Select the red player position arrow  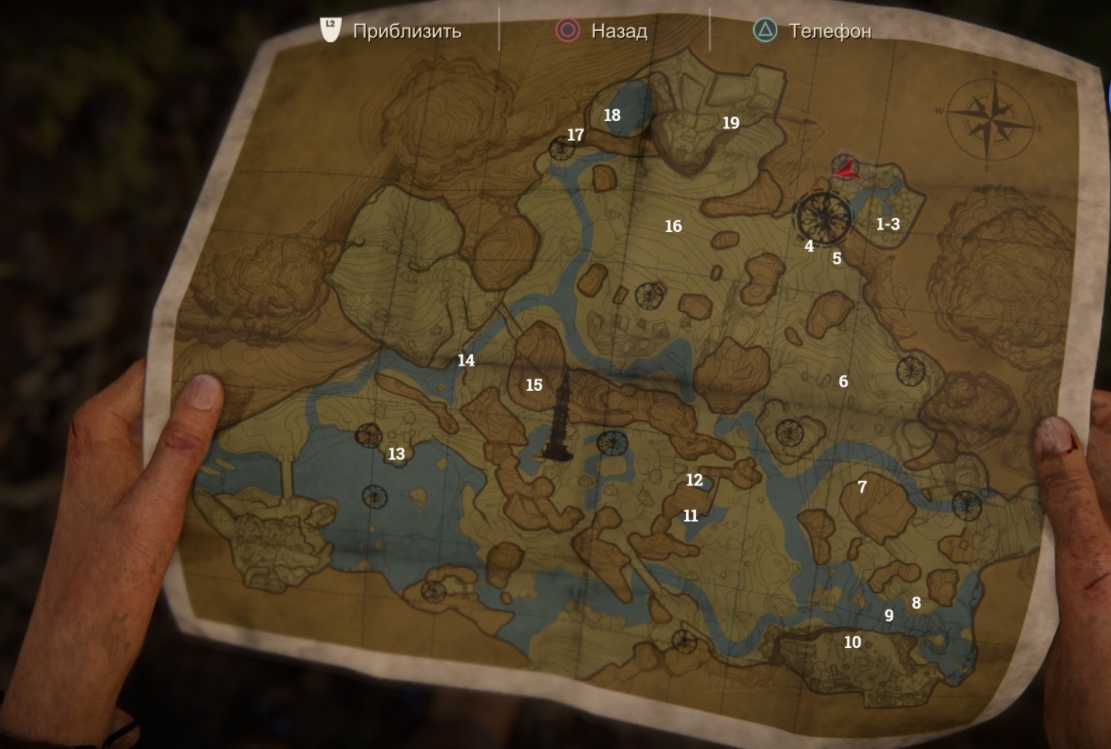[846, 168]
